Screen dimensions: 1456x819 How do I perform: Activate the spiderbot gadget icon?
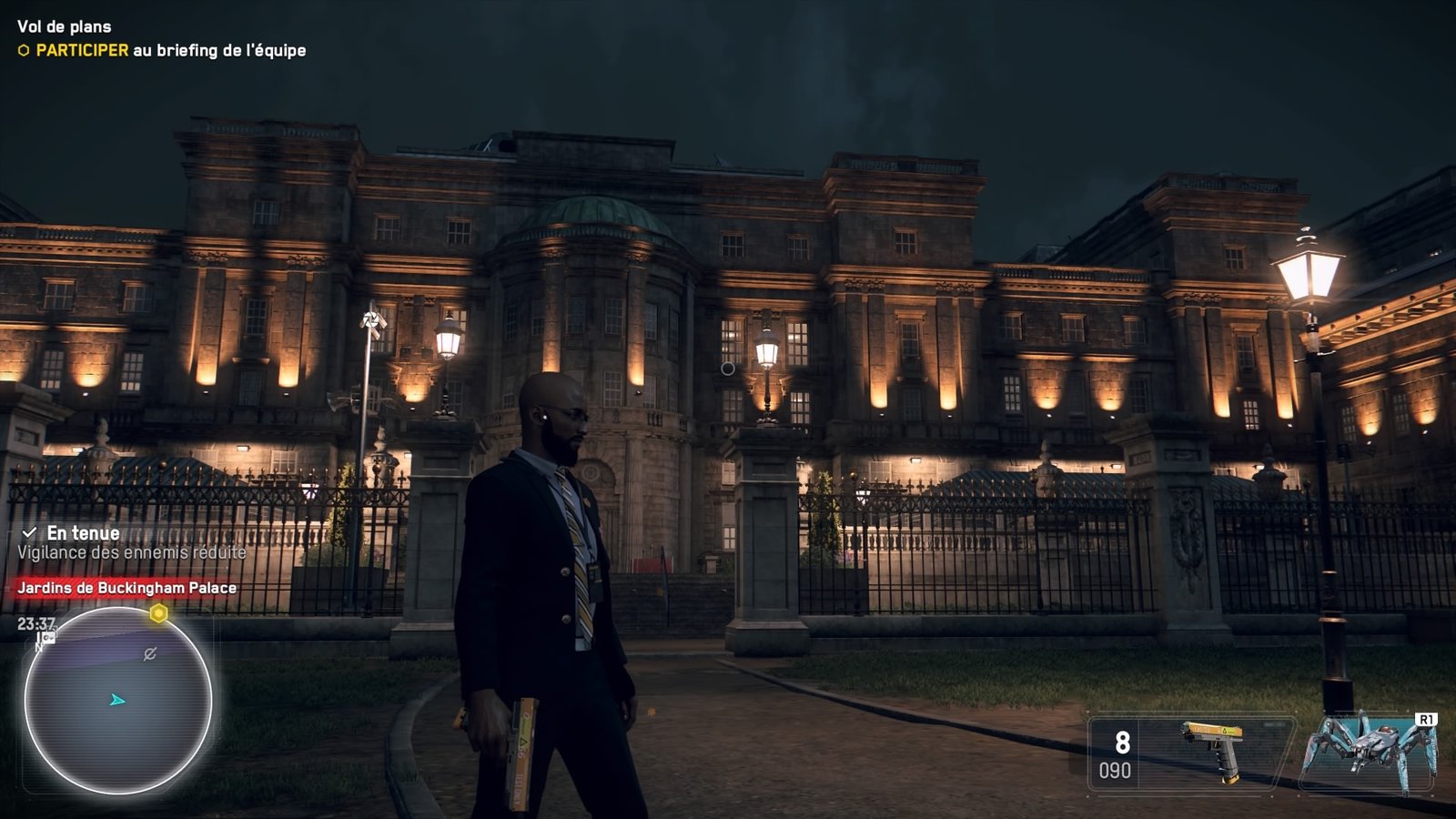pos(1367,752)
